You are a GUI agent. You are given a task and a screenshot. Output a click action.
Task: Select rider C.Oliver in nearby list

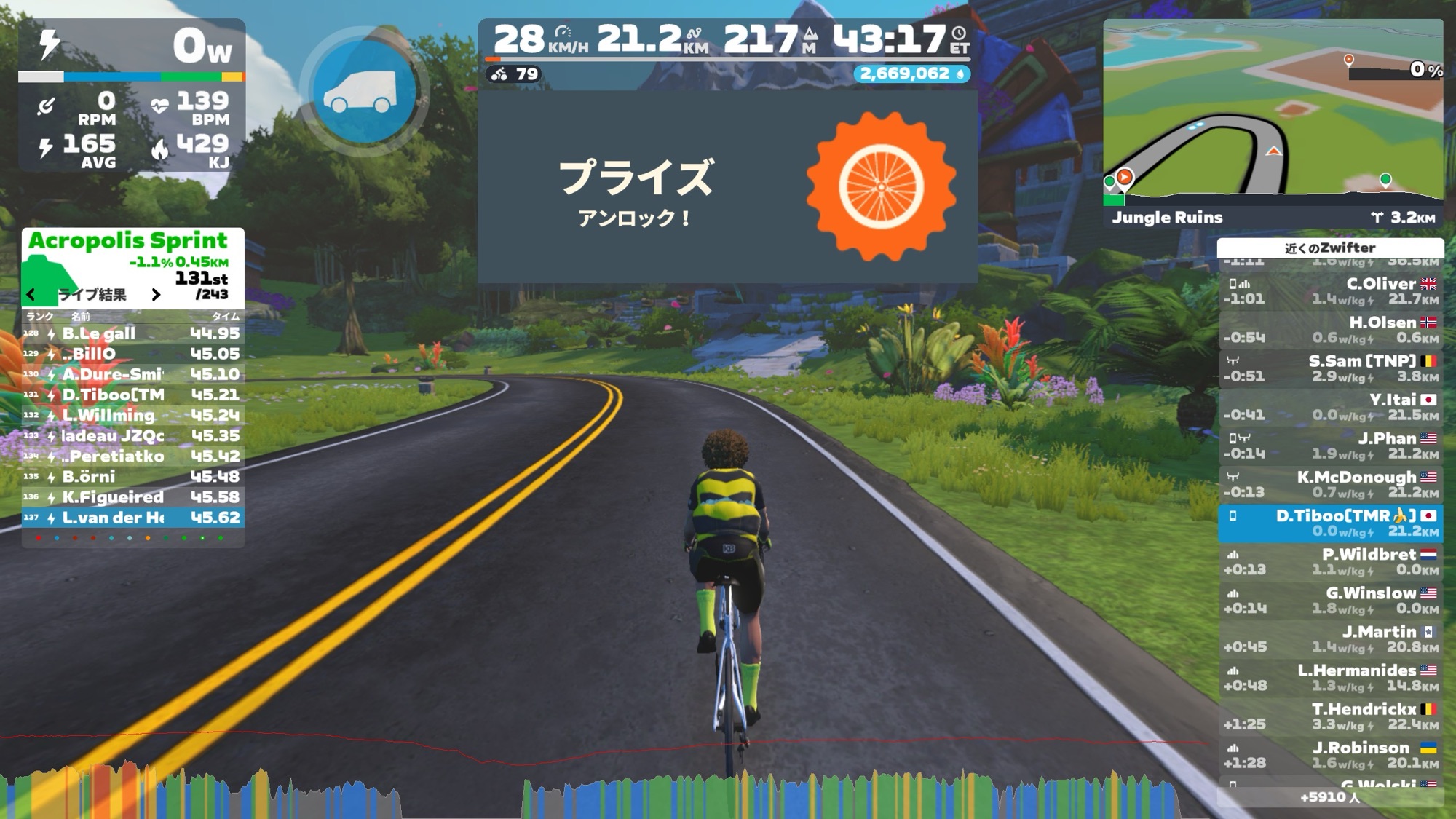coord(1330,291)
